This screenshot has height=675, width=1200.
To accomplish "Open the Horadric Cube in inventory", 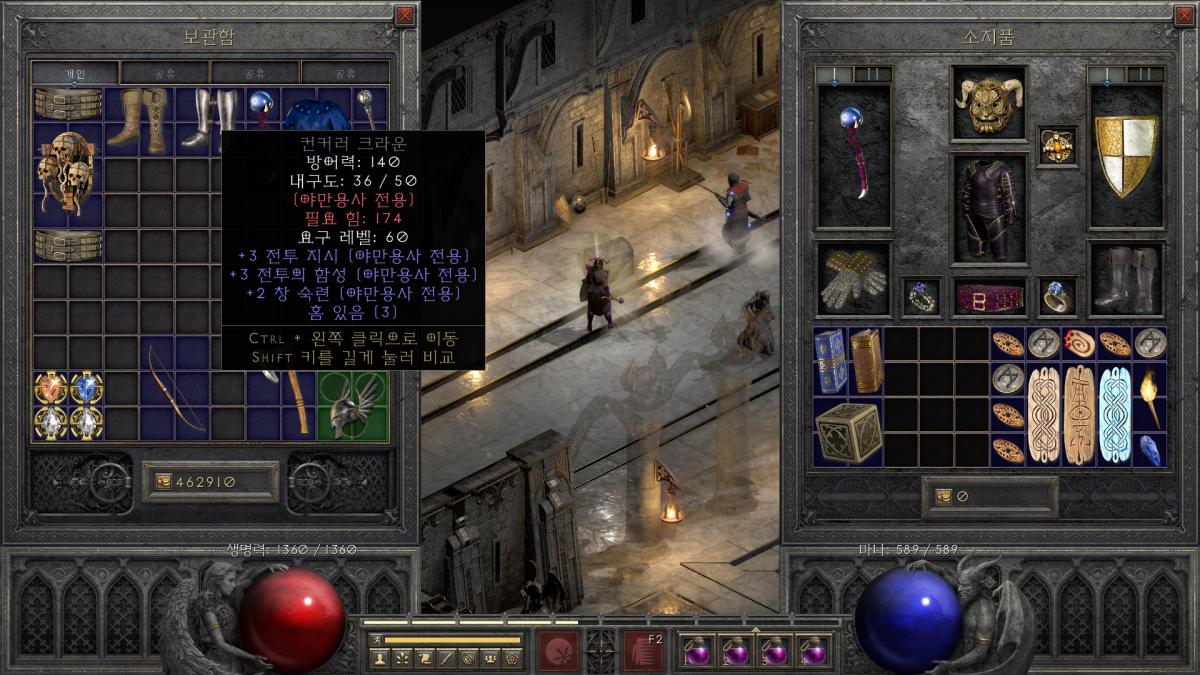I will 848,432.
